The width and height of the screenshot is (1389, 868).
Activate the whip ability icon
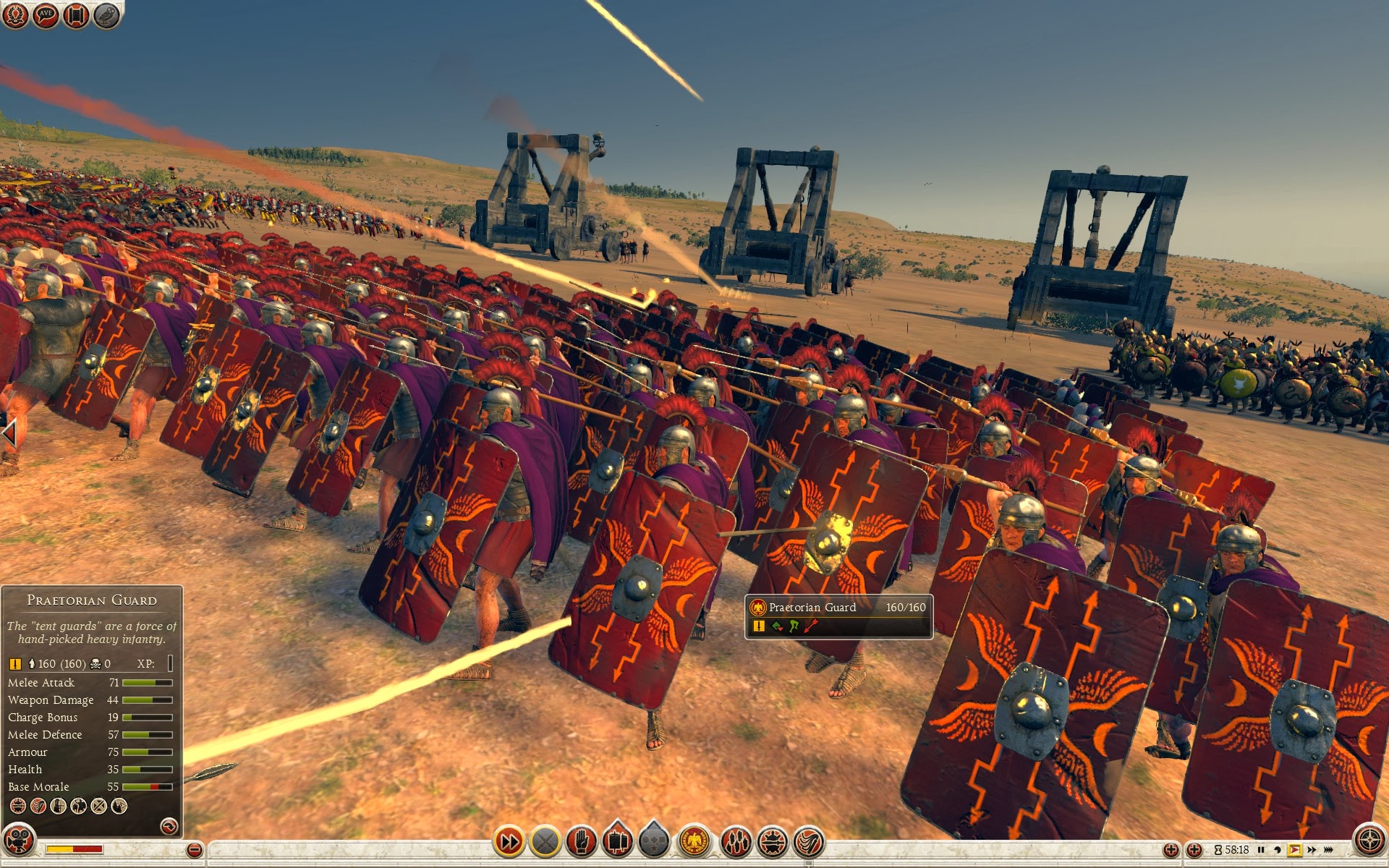(x=809, y=841)
